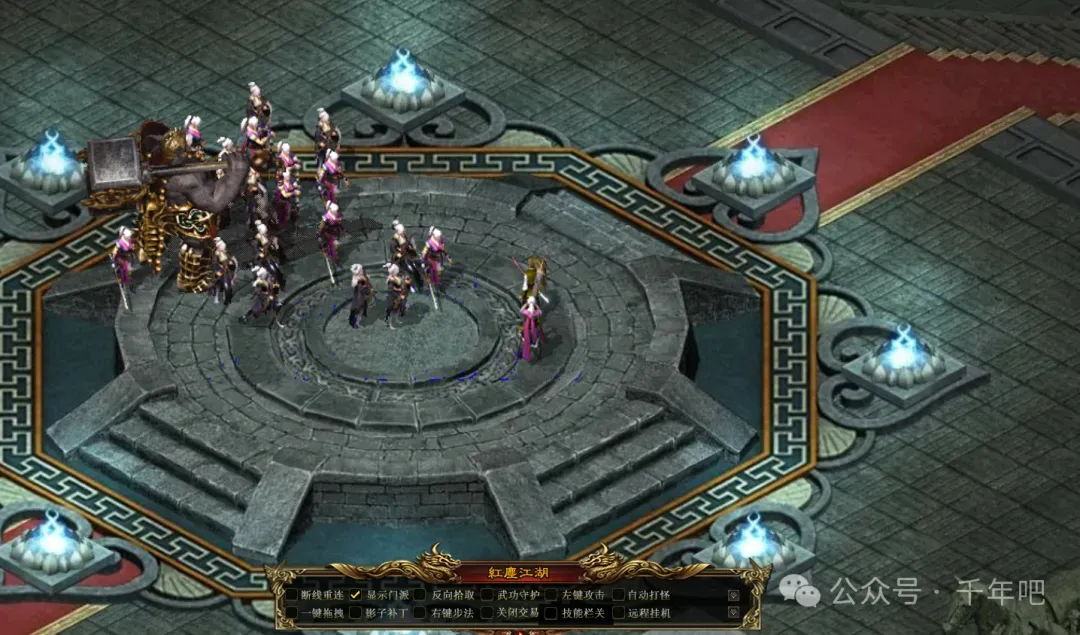The height and width of the screenshot is (635, 1080).
Task: Click the bottom-row arrow button beside 远程挂机
Action: tap(733, 612)
